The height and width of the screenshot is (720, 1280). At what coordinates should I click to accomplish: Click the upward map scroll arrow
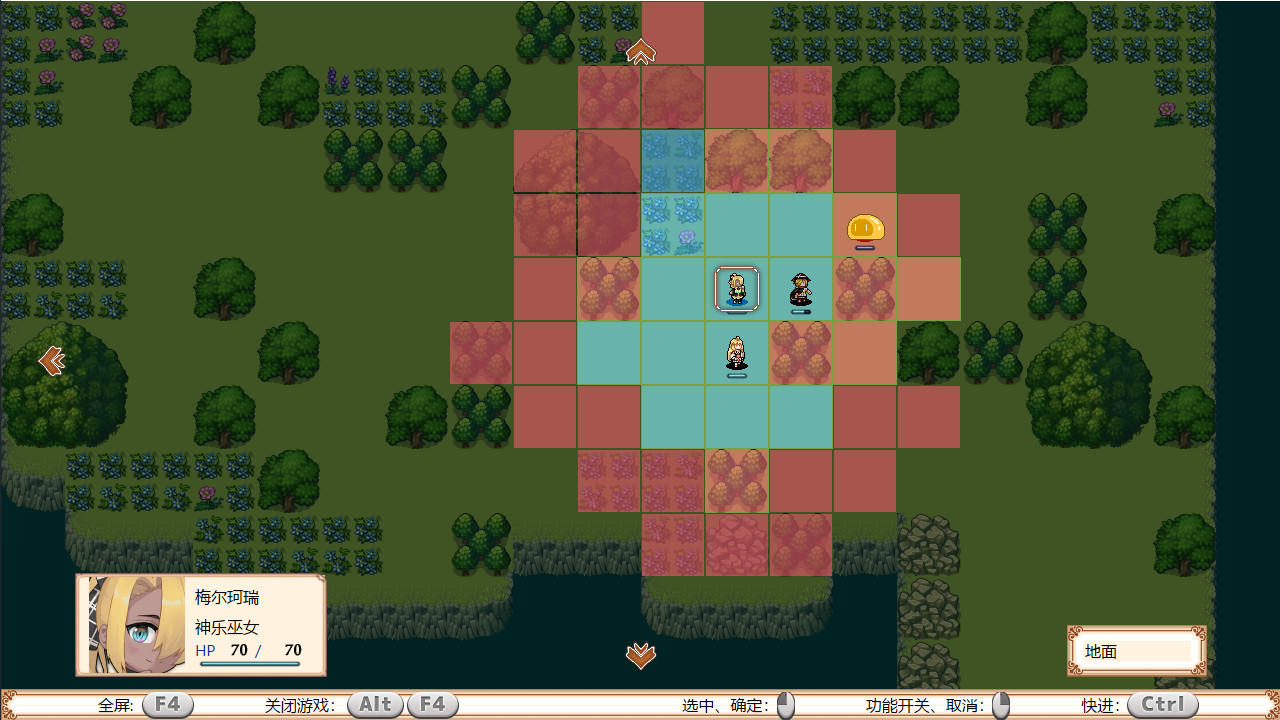pyautogui.click(x=641, y=51)
